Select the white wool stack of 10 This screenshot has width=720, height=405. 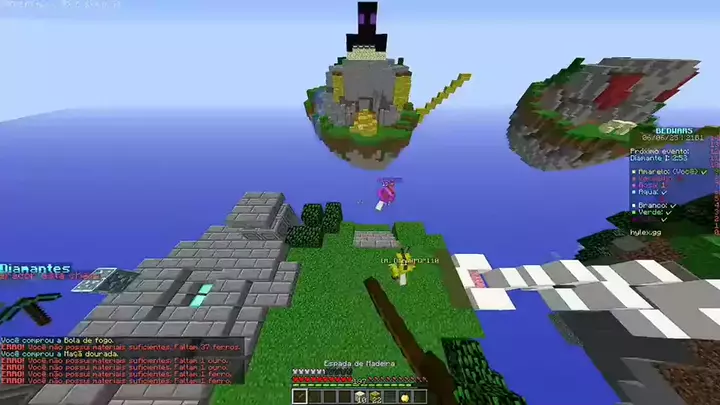[360, 396]
